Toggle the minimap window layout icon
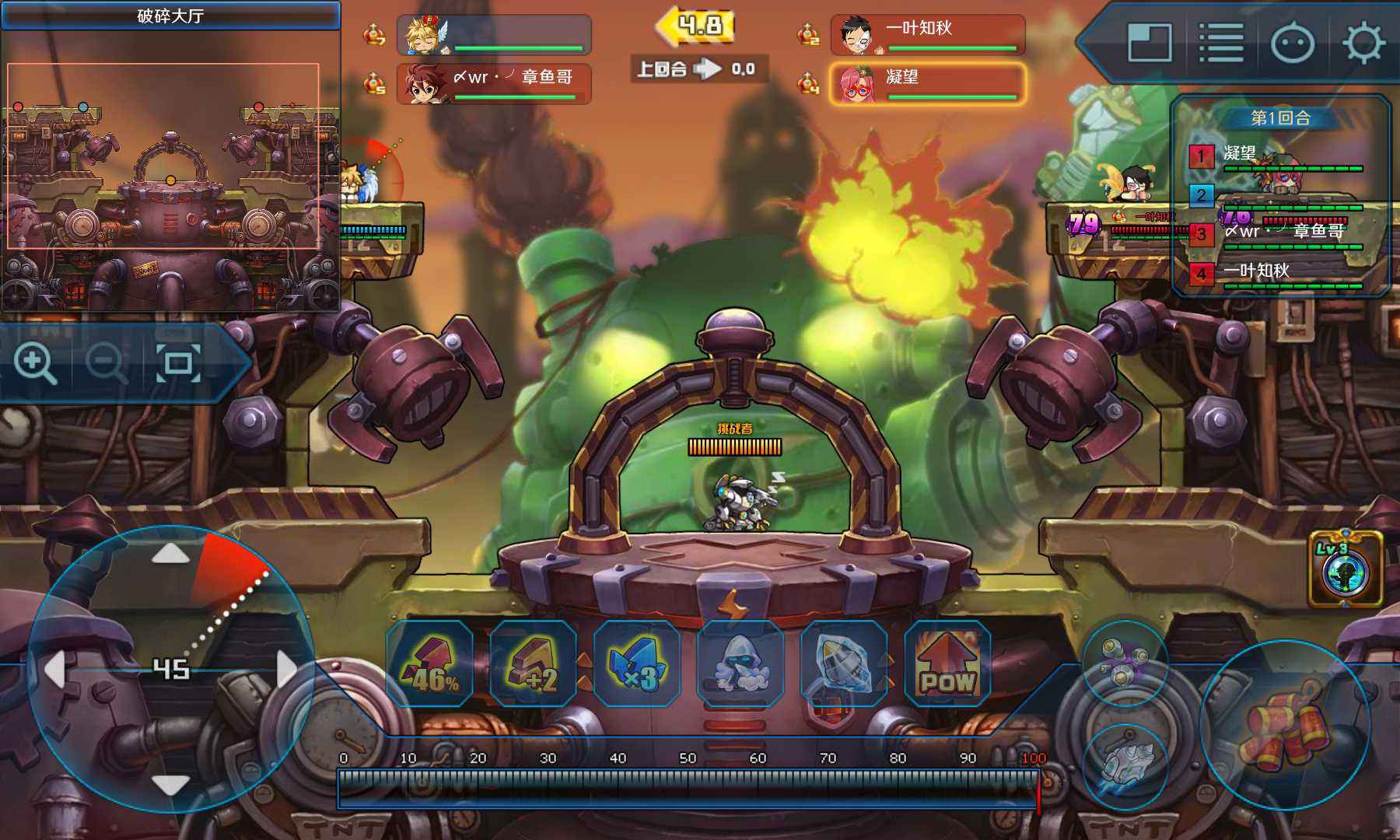Viewport: 1400px width, 840px height. pyautogui.click(x=1150, y=43)
